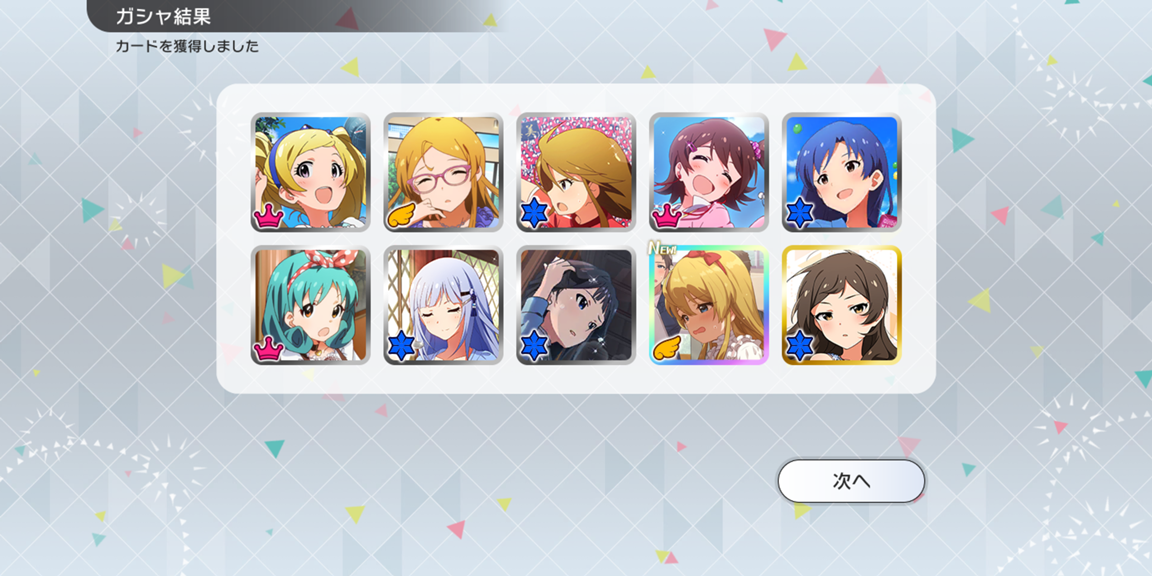Select the gold-framed brown-haired girl card
The width and height of the screenshot is (1152, 576).
[841, 305]
